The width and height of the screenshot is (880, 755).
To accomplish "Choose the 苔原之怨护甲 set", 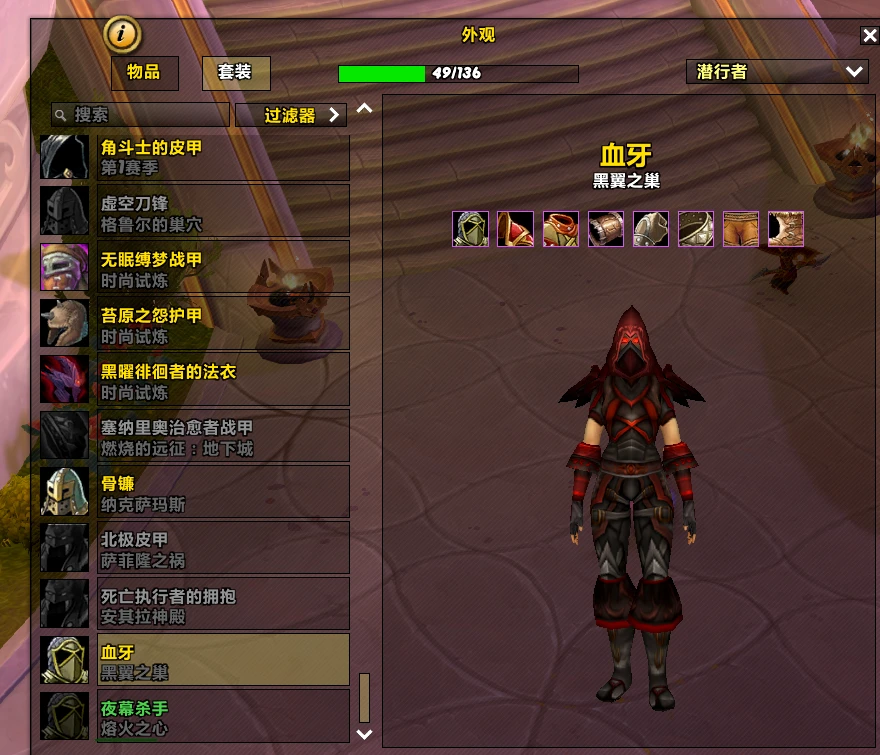I will pyautogui.click(x=195, y=323).
